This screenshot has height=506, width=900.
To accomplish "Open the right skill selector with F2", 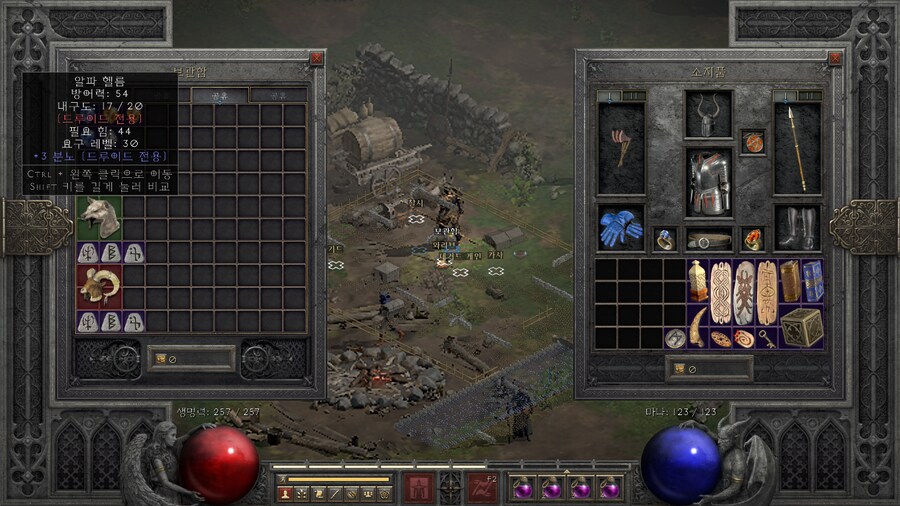I will [483, 487].
